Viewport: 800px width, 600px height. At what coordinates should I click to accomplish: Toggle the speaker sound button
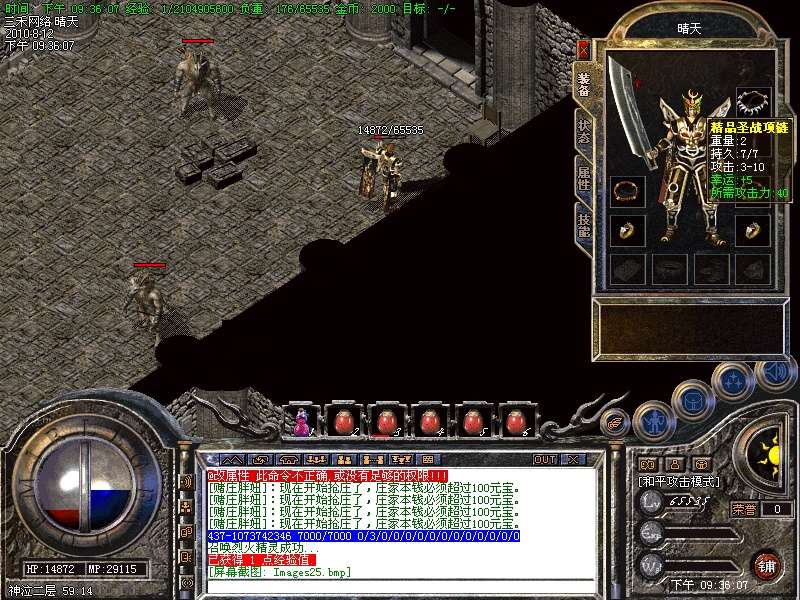pyautogui.click(x=776, y=373)
